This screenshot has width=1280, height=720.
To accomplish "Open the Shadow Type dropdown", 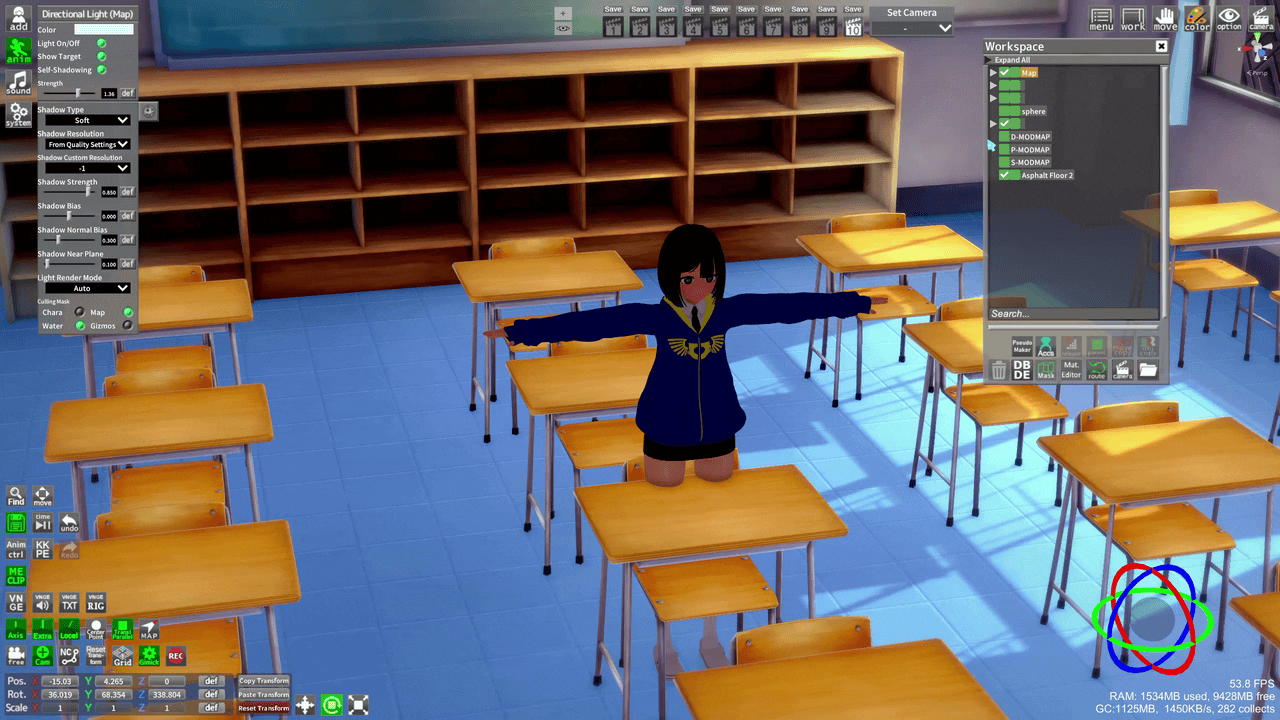I will coord(87,120).
